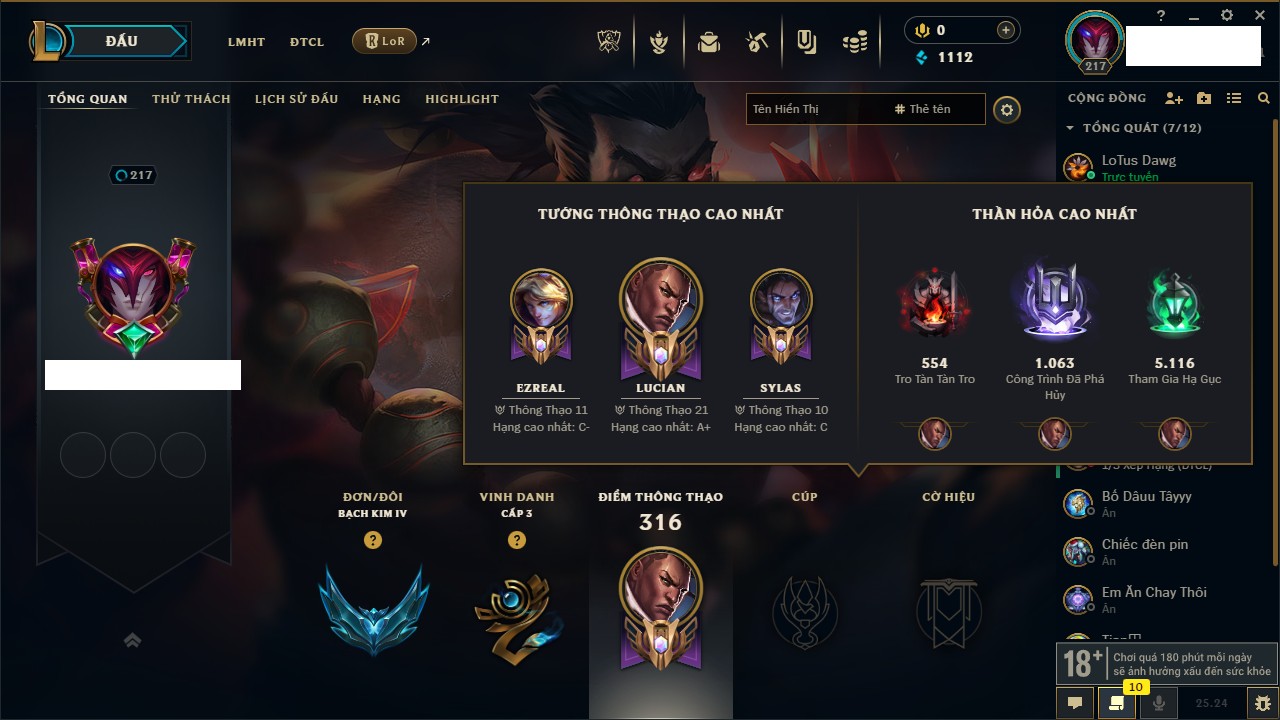Screen dimensions: 1280x720
Task: Click the ĐẤU play button
Action: coord(122,42)
